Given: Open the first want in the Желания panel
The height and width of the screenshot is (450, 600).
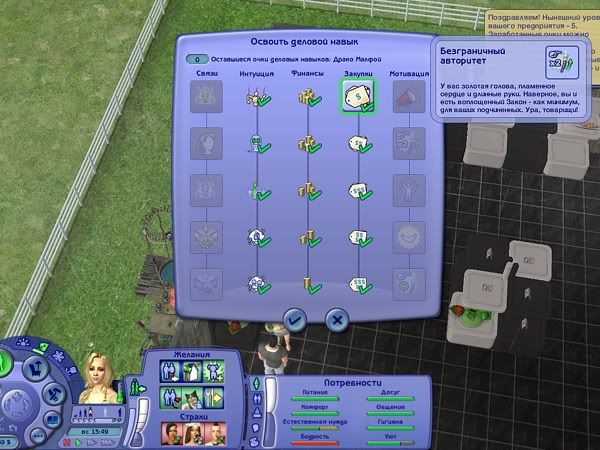Looking at the screenshot, I should click(165, 372).
